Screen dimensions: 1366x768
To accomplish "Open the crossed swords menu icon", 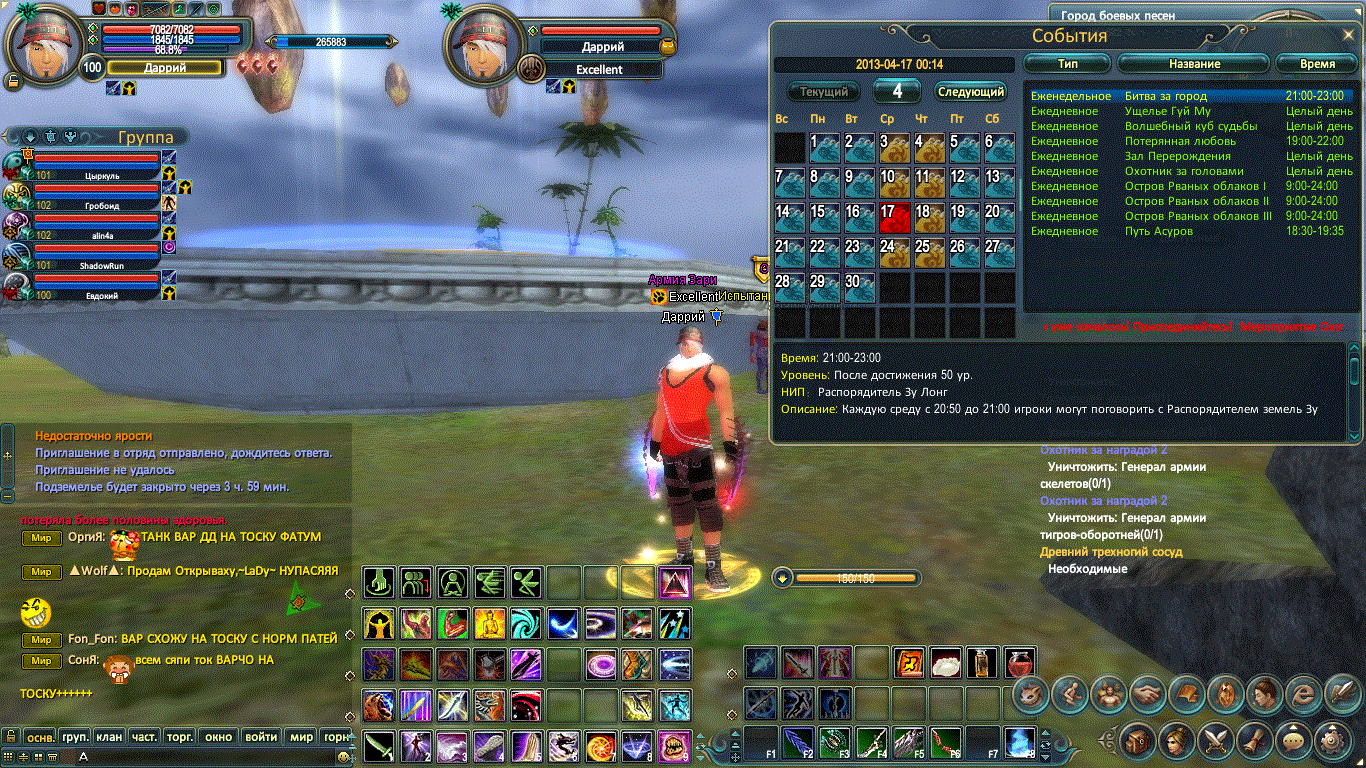I will click(x=1216, y=741).
